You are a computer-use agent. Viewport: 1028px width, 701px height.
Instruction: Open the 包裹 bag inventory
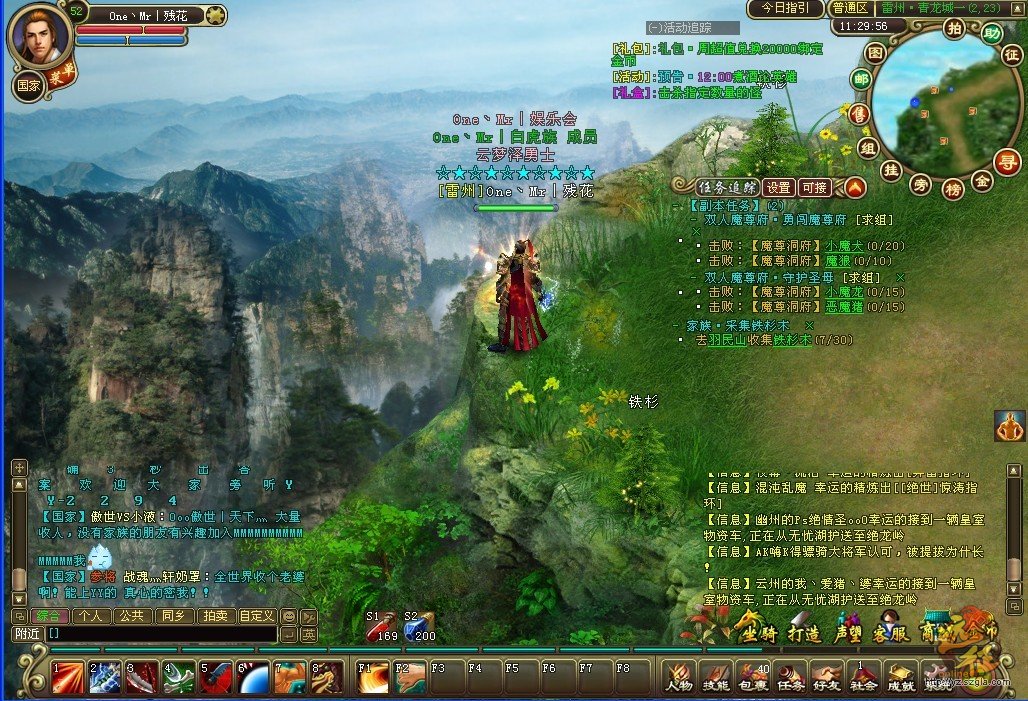pos(752,677)
